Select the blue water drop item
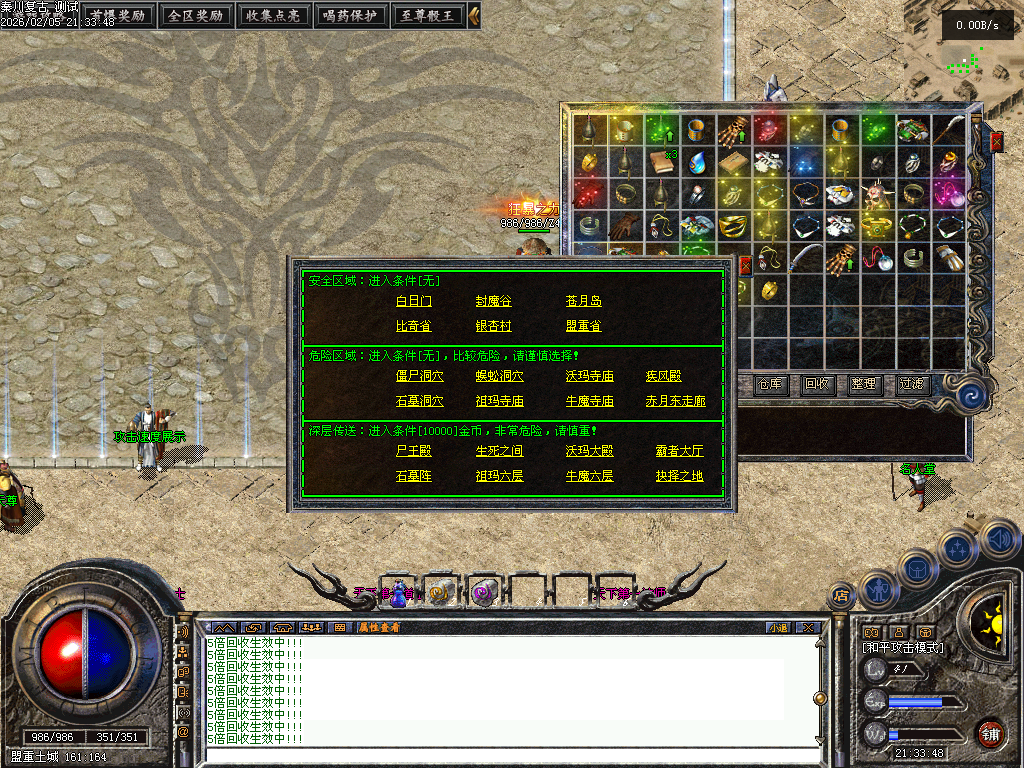 pos(698,161)
